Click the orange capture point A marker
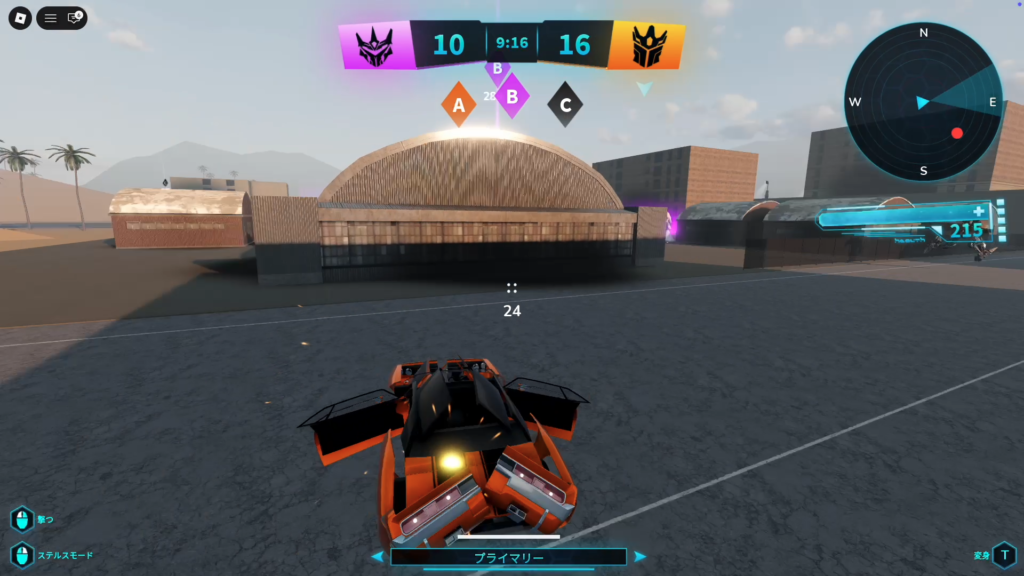This screenshot has height=576, width=1024. point(459,104)
